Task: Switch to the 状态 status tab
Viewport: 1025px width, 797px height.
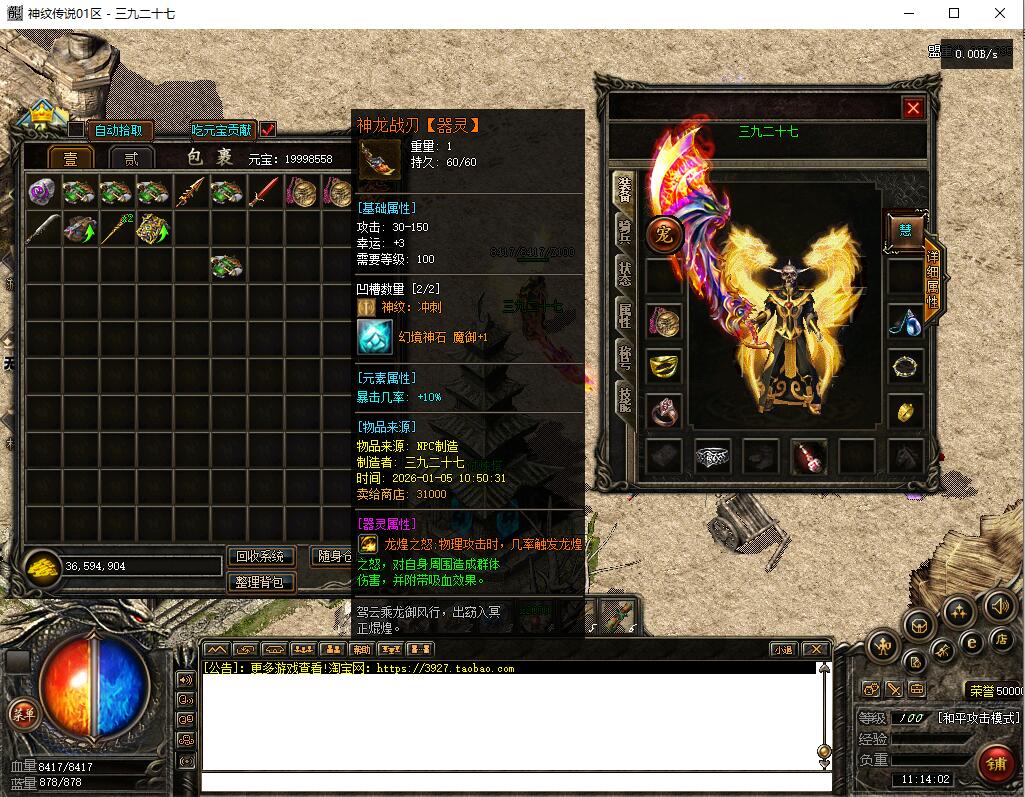Action: [x=624, y=274]
